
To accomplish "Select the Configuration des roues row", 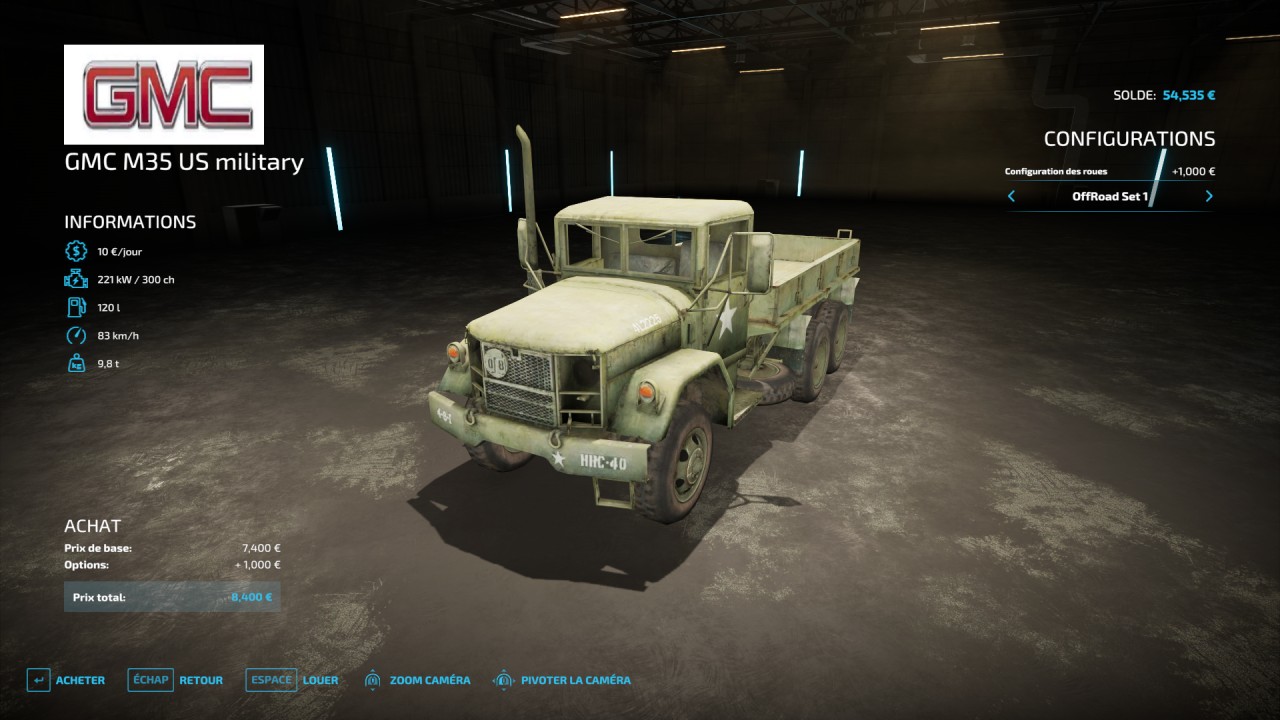I will [x=1057, y=171].
